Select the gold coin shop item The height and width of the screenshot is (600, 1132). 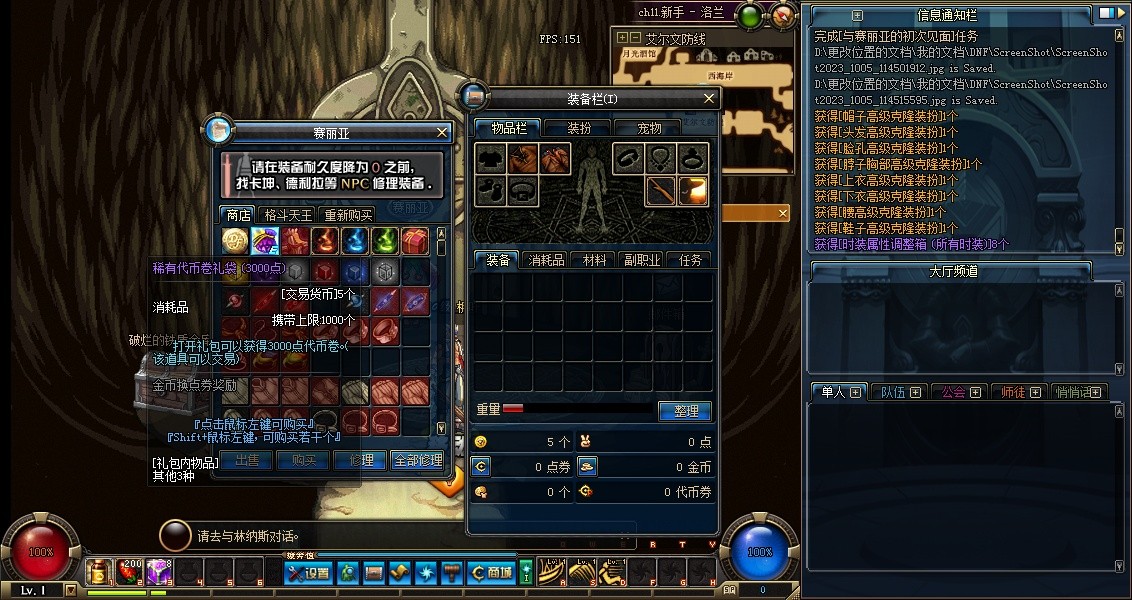pyautogui.click(x=235, y=240)
